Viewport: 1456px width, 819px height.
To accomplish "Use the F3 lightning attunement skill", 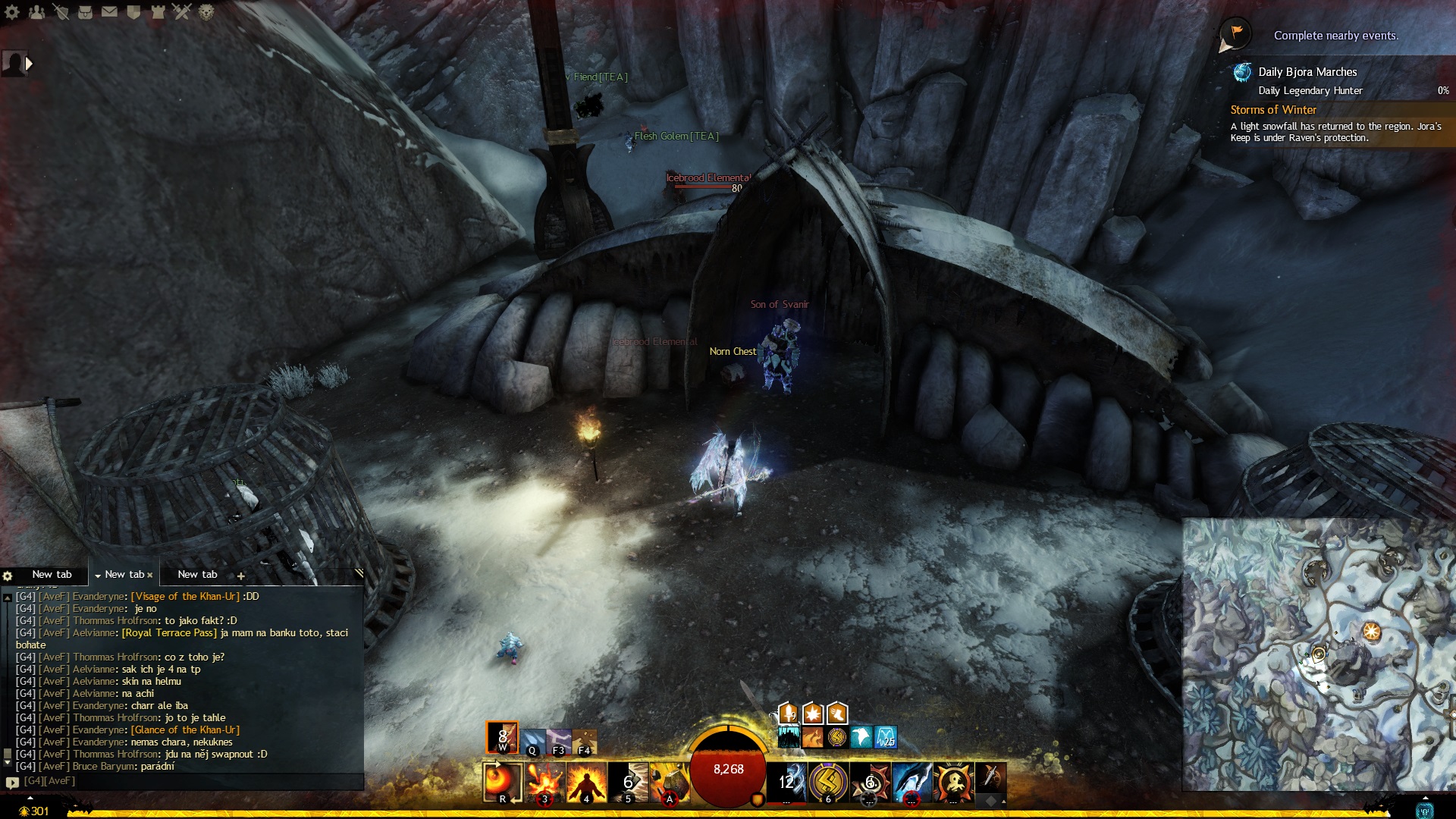I will tap(559, 739).
